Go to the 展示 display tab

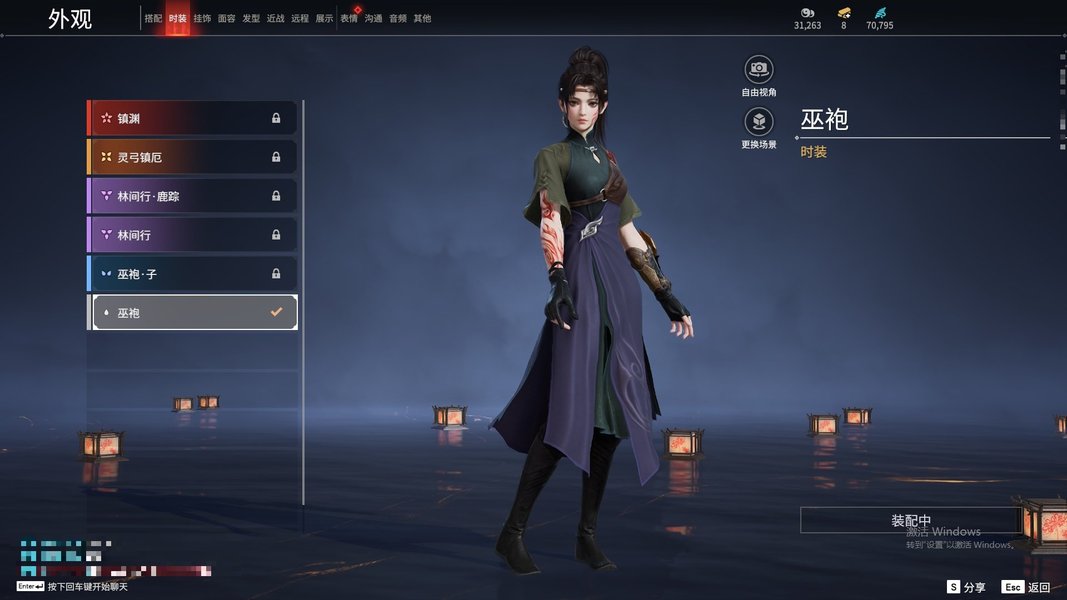pos(324,19)
